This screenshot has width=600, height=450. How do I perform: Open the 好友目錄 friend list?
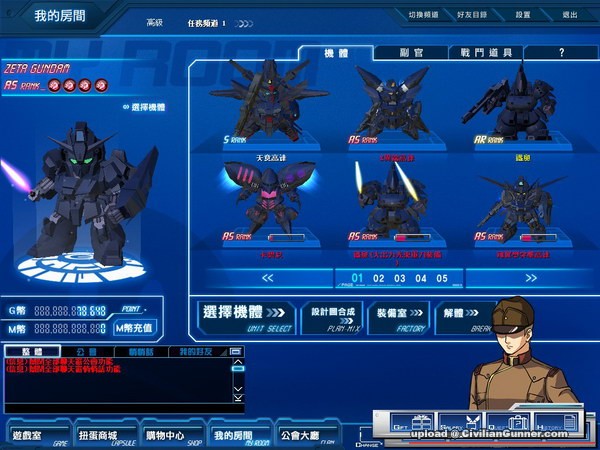tap(473, 16)
